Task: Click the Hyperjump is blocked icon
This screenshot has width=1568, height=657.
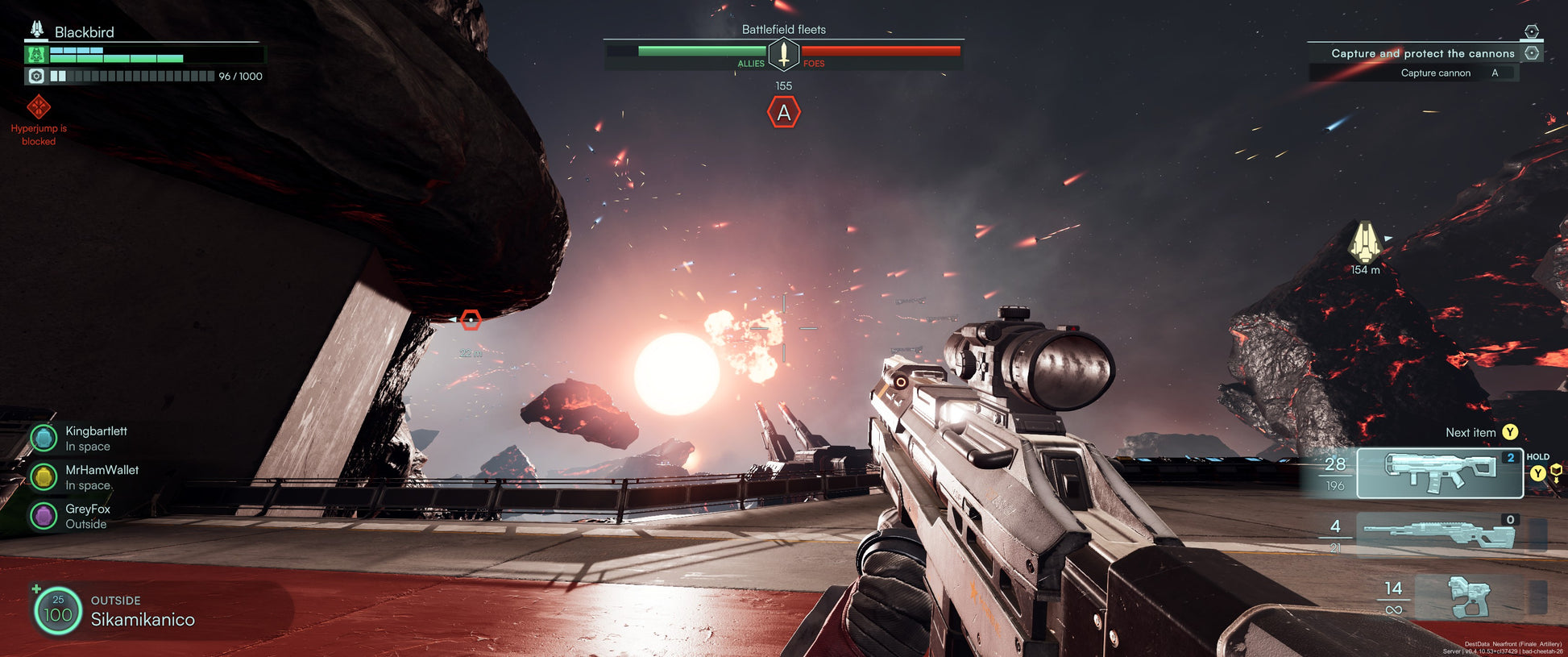Action: (x=39, y=107)
